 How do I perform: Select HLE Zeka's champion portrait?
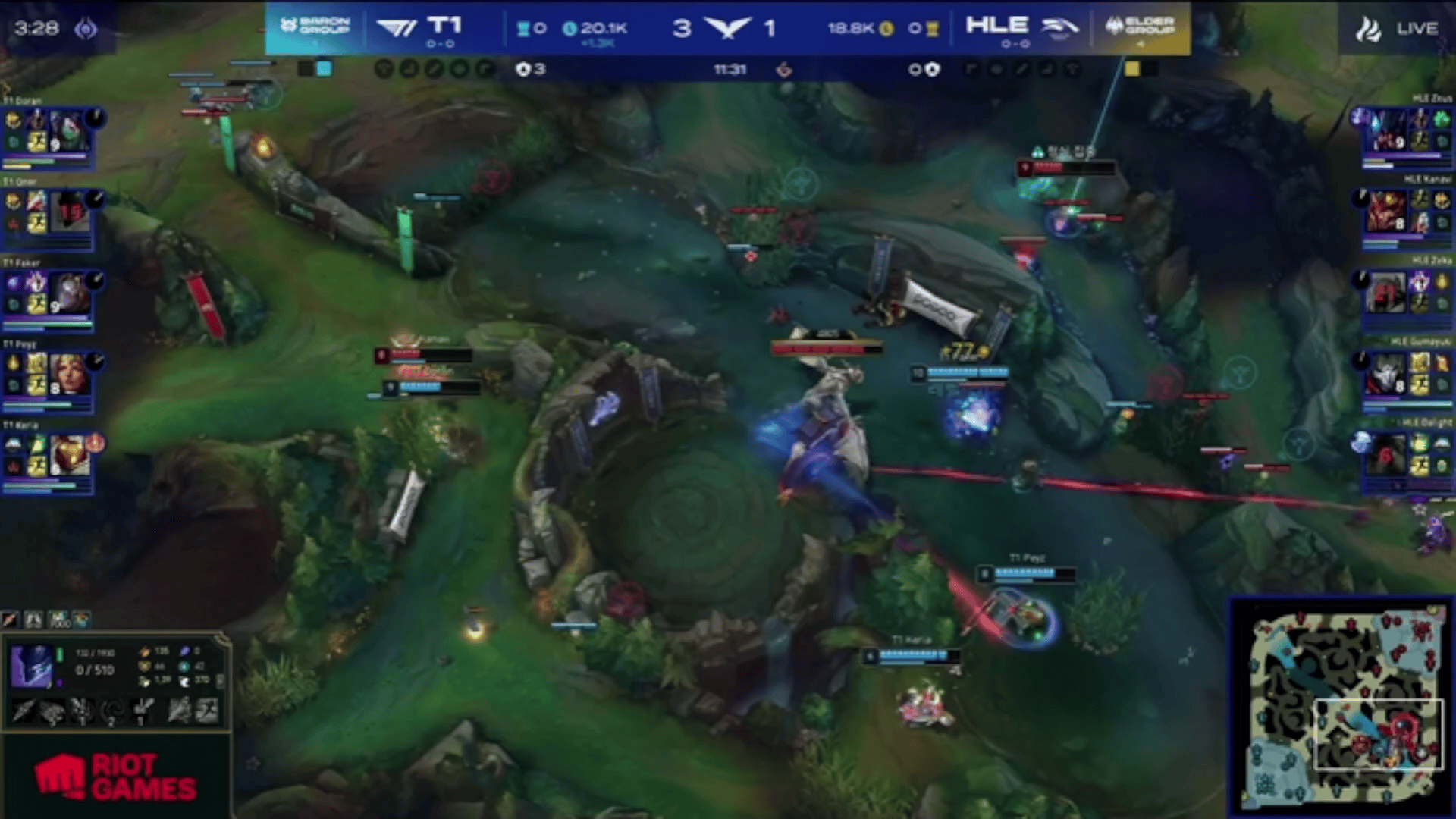point(1386,292)
